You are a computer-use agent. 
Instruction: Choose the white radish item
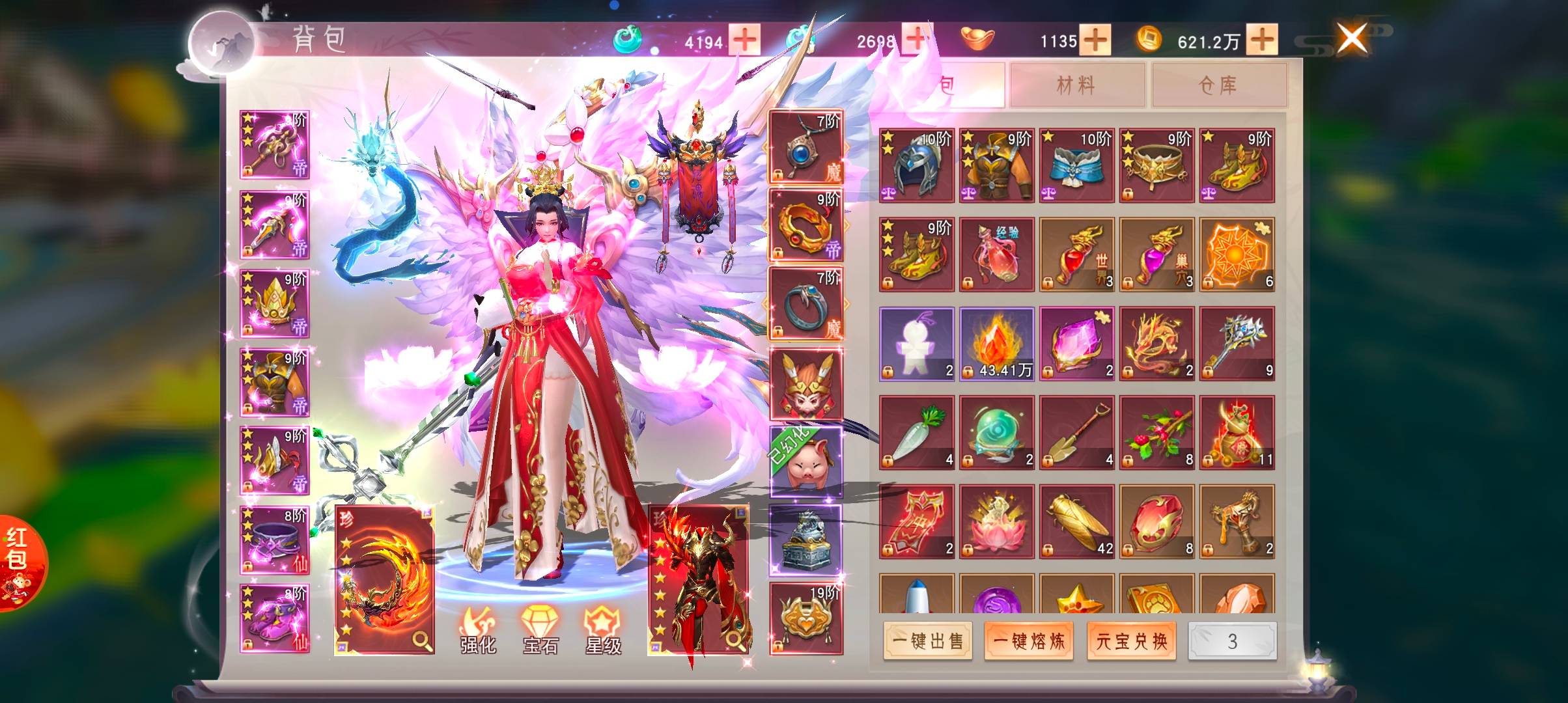pyautogui.click(x=916, y=432)
